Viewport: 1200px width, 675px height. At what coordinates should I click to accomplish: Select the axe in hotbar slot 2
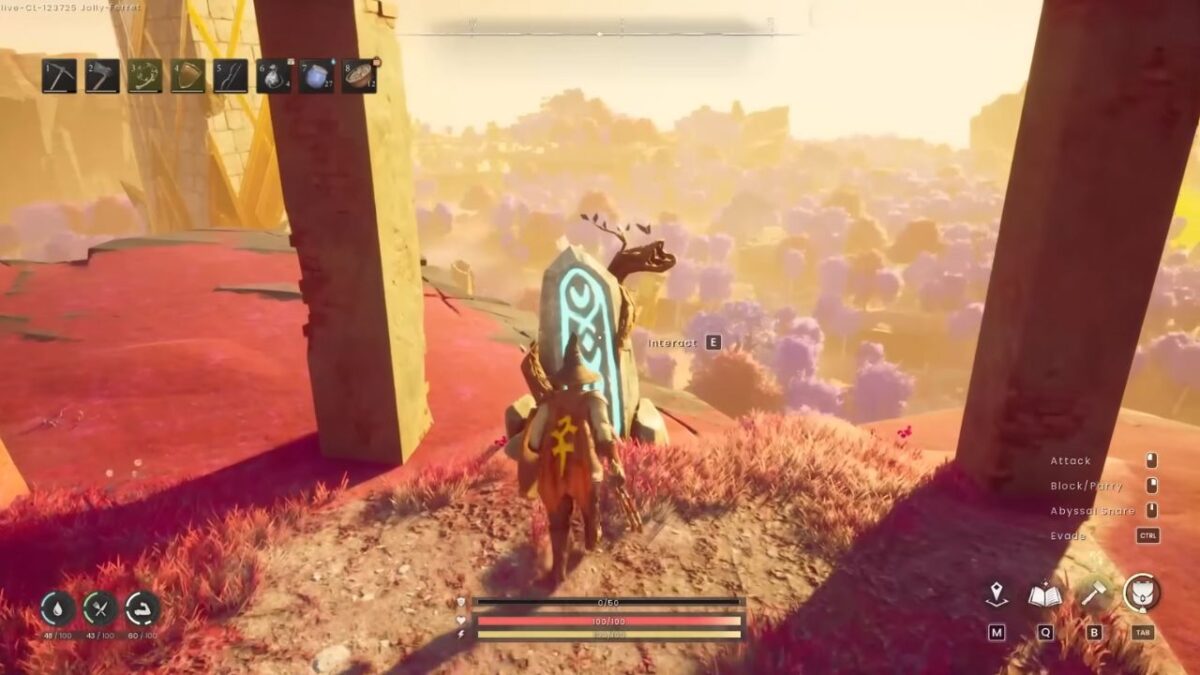[x=102, y=76]
